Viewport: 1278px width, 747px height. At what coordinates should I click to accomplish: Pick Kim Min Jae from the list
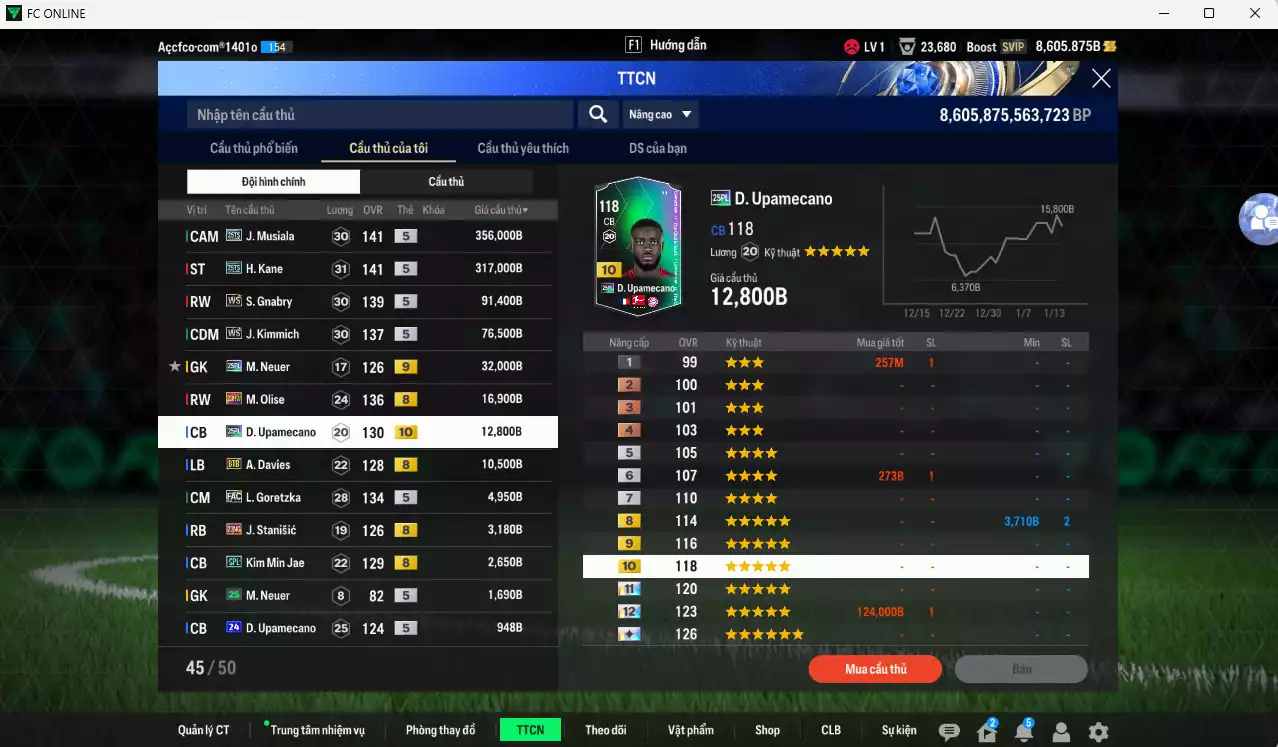(357, 563)
